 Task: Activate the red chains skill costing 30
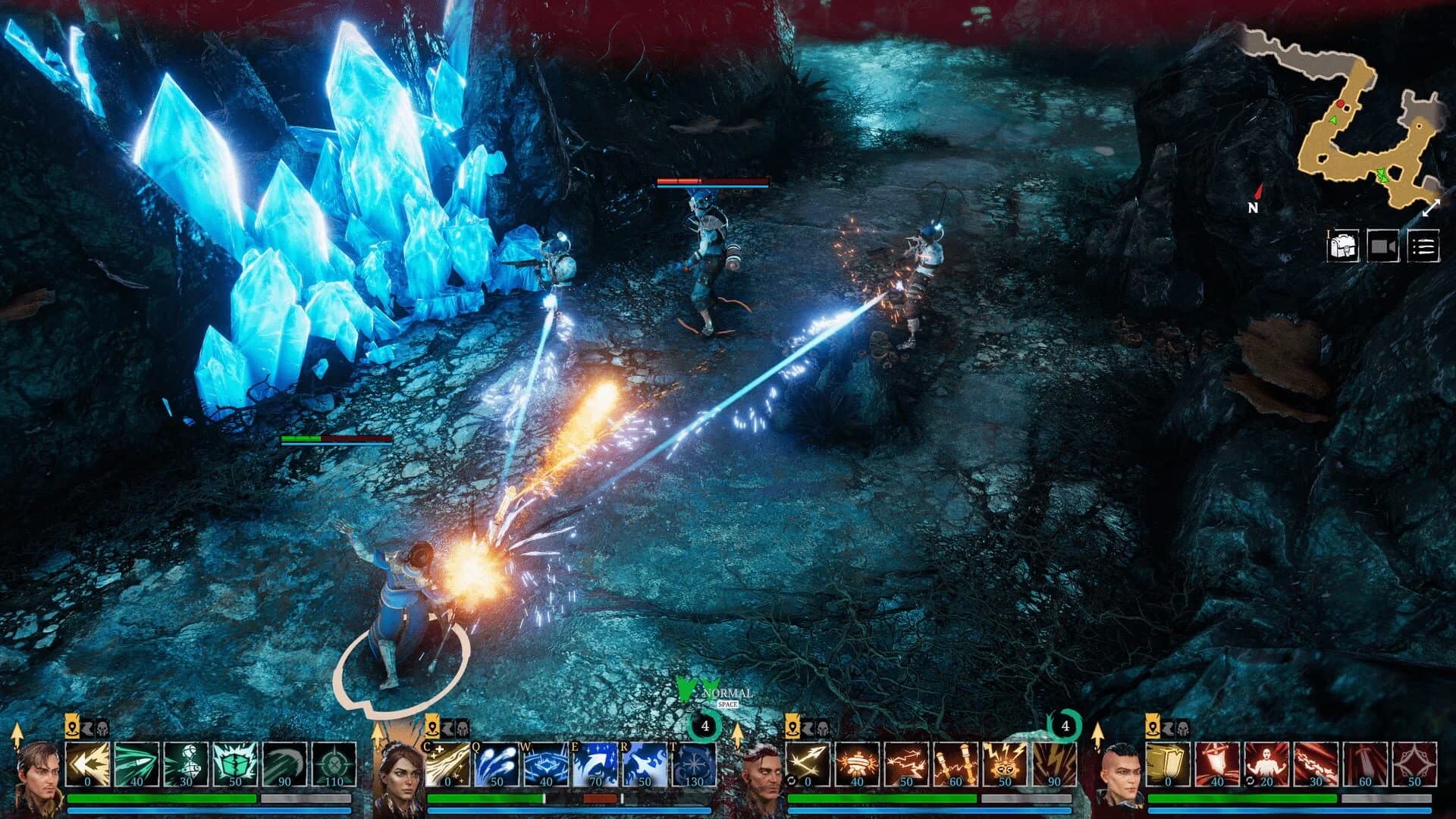1314,764
